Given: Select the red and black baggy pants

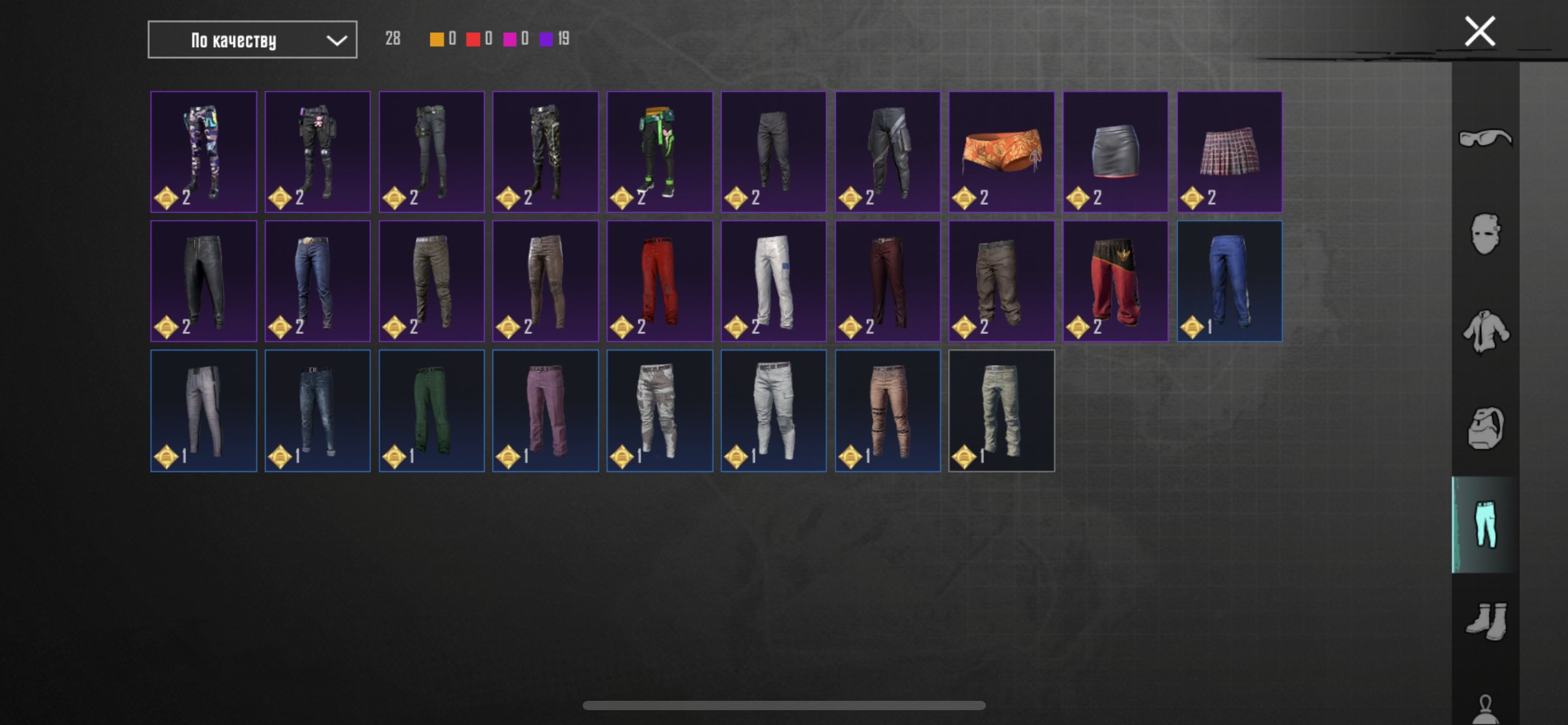Looking at the screenshot, I should click(1115, 281).
